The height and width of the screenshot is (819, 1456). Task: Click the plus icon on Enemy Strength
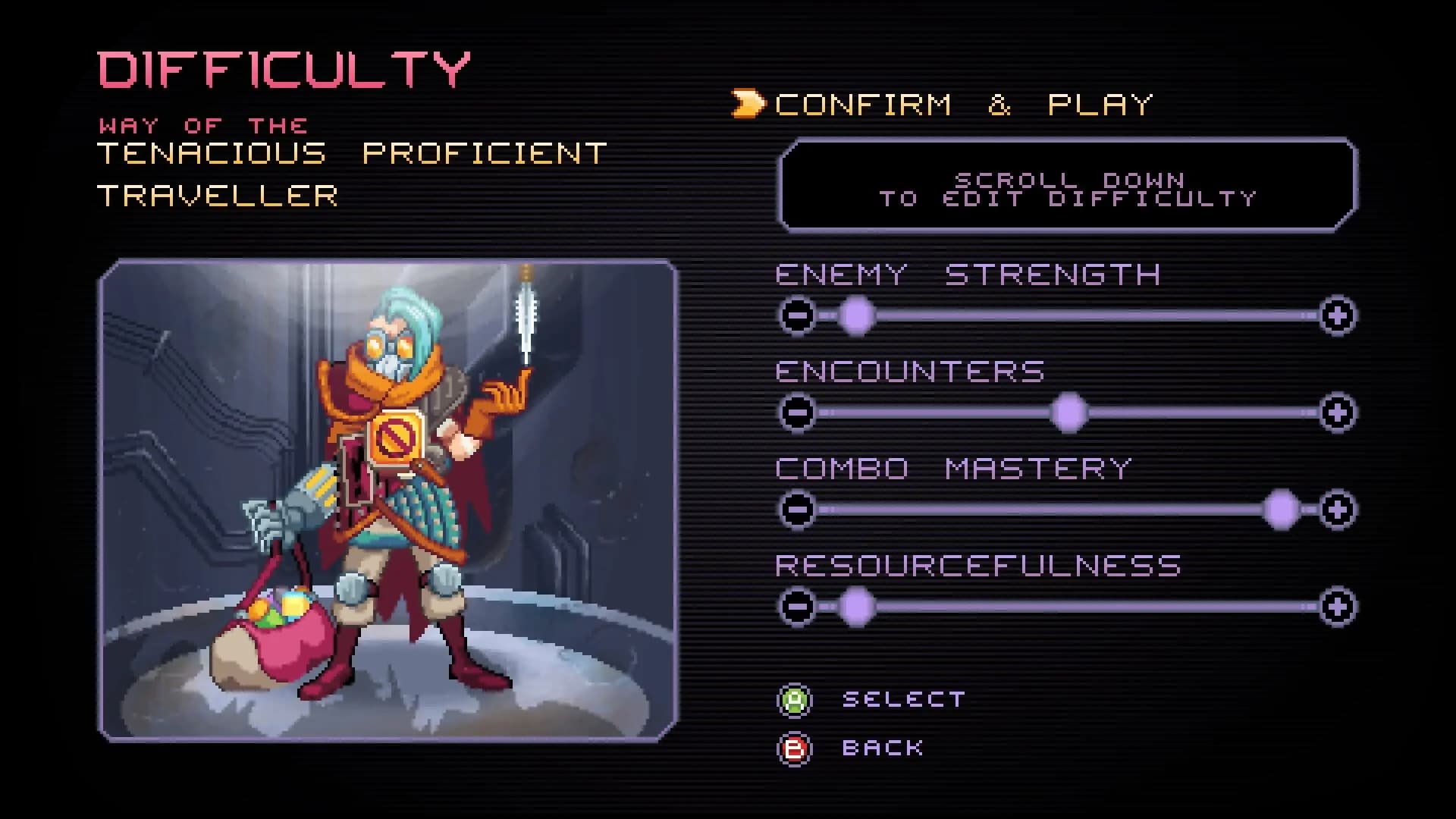point(1338,315)
